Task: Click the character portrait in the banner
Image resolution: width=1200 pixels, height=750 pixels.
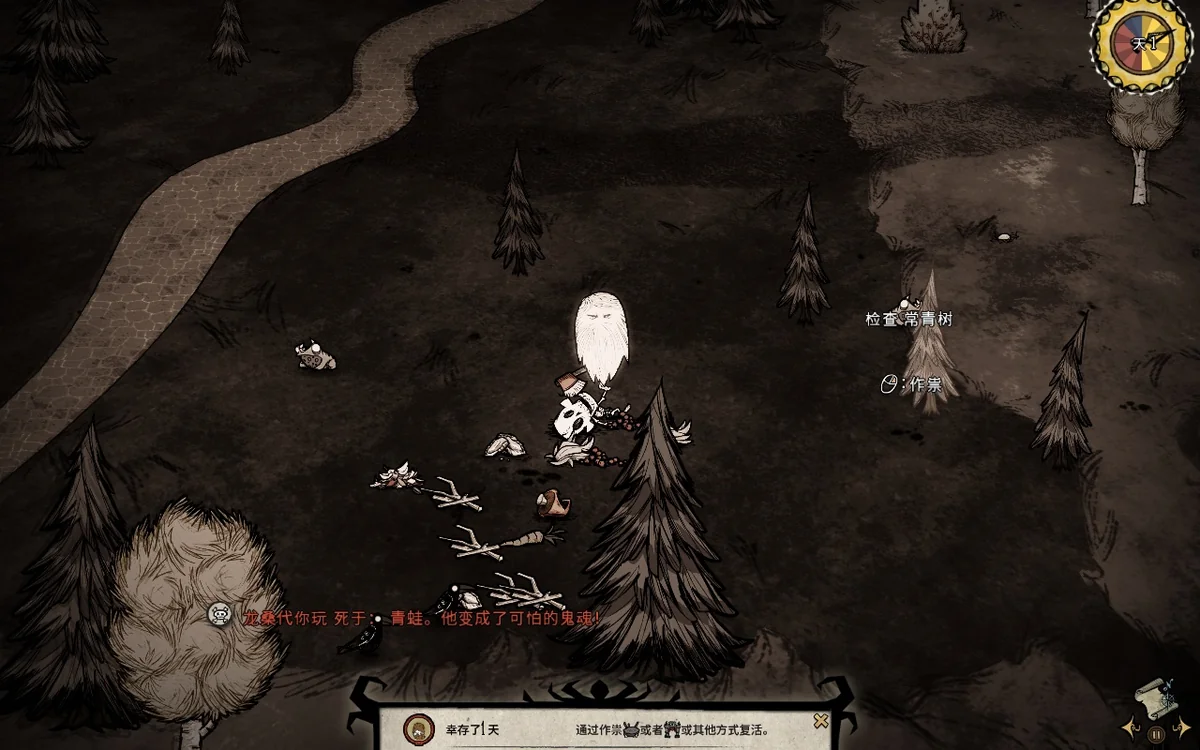Action: pyautogui.click(x=415, y=728)
